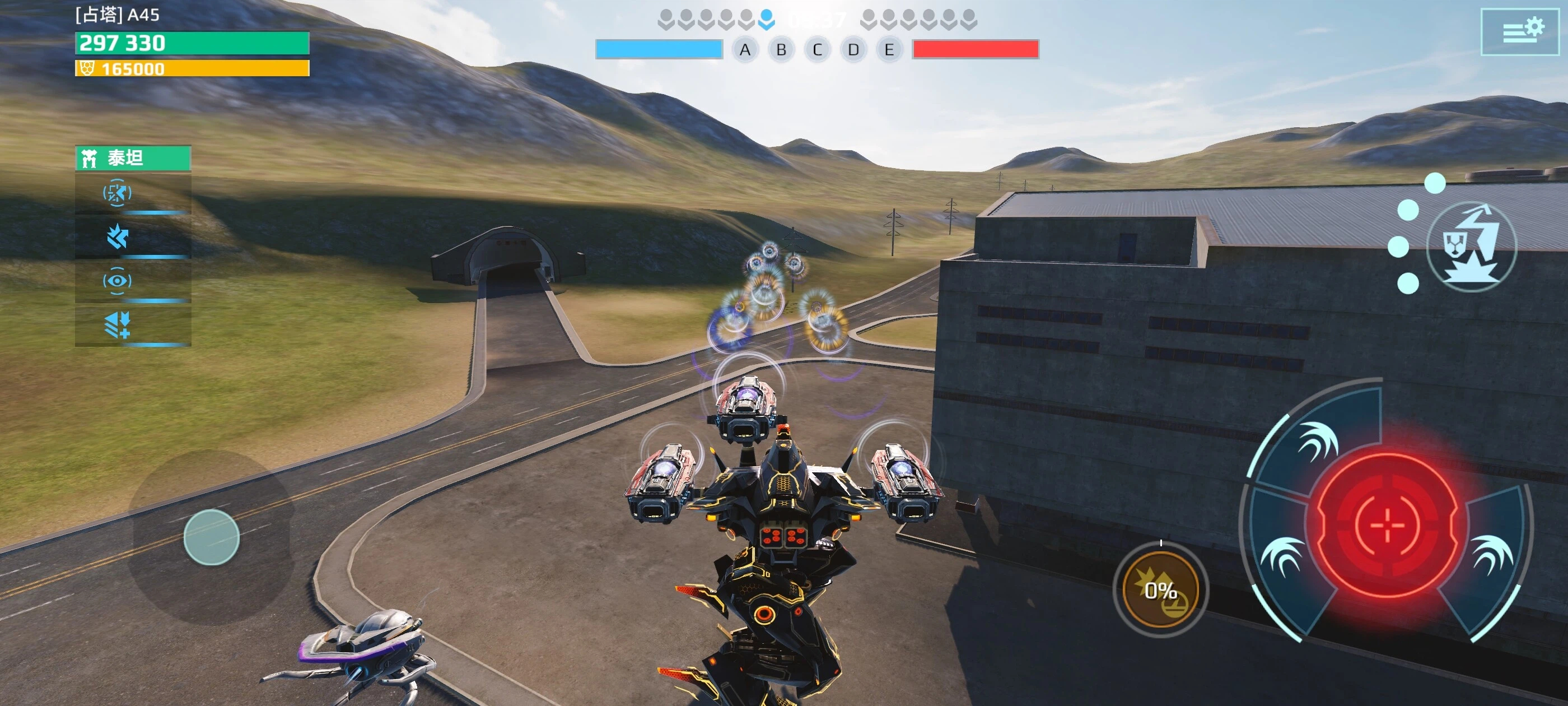Activate the 0% charge ability button

(x=1160, y=589)
